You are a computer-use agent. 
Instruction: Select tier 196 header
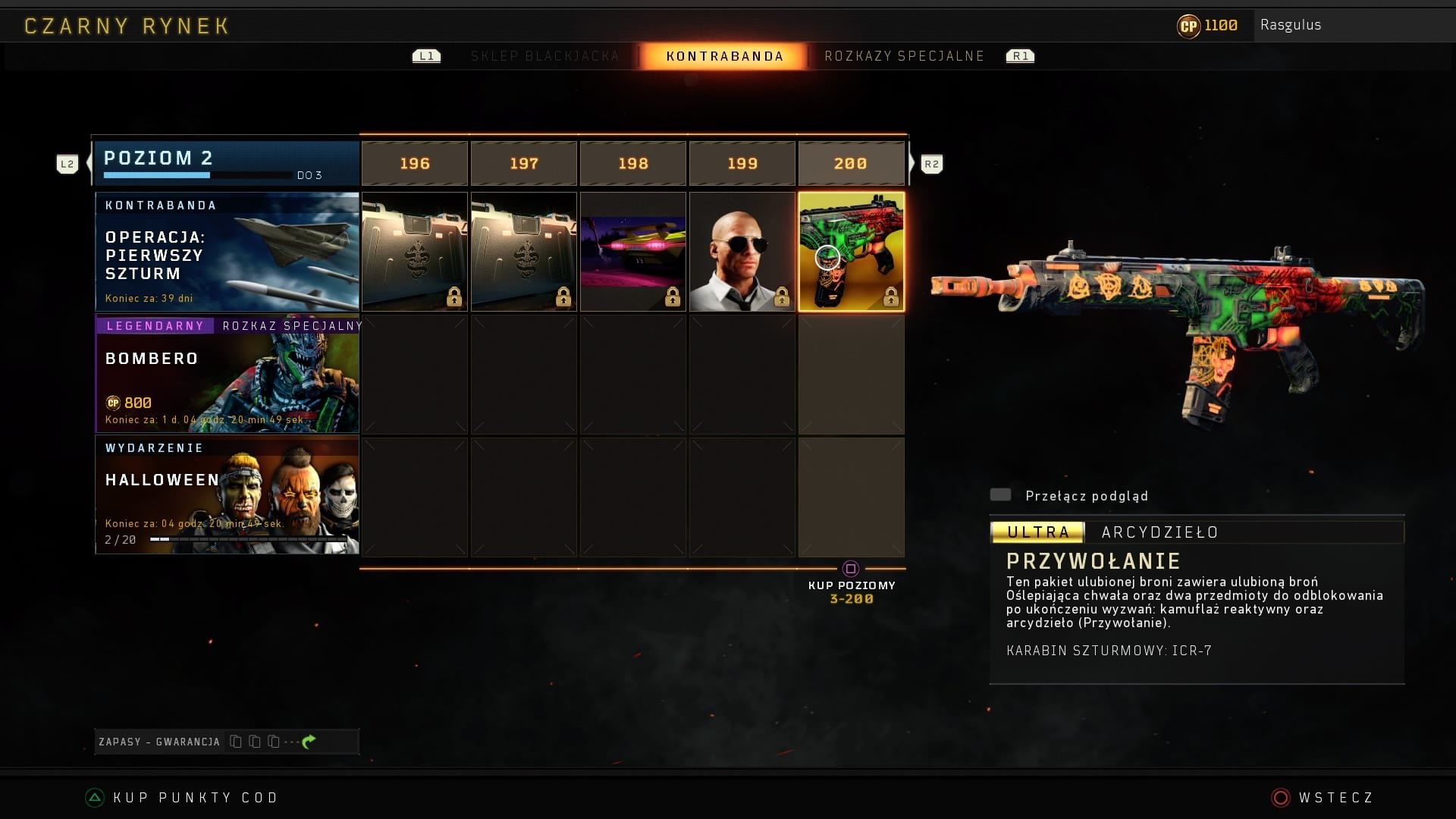[x=415, y=164]
